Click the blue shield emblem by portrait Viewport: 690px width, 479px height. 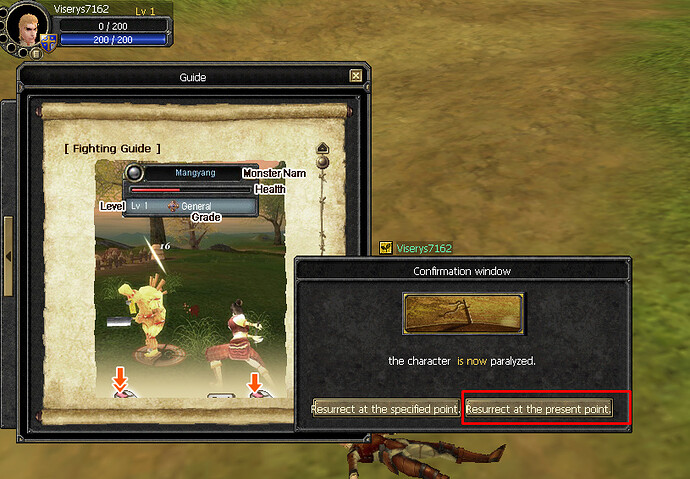click(48, 42)
